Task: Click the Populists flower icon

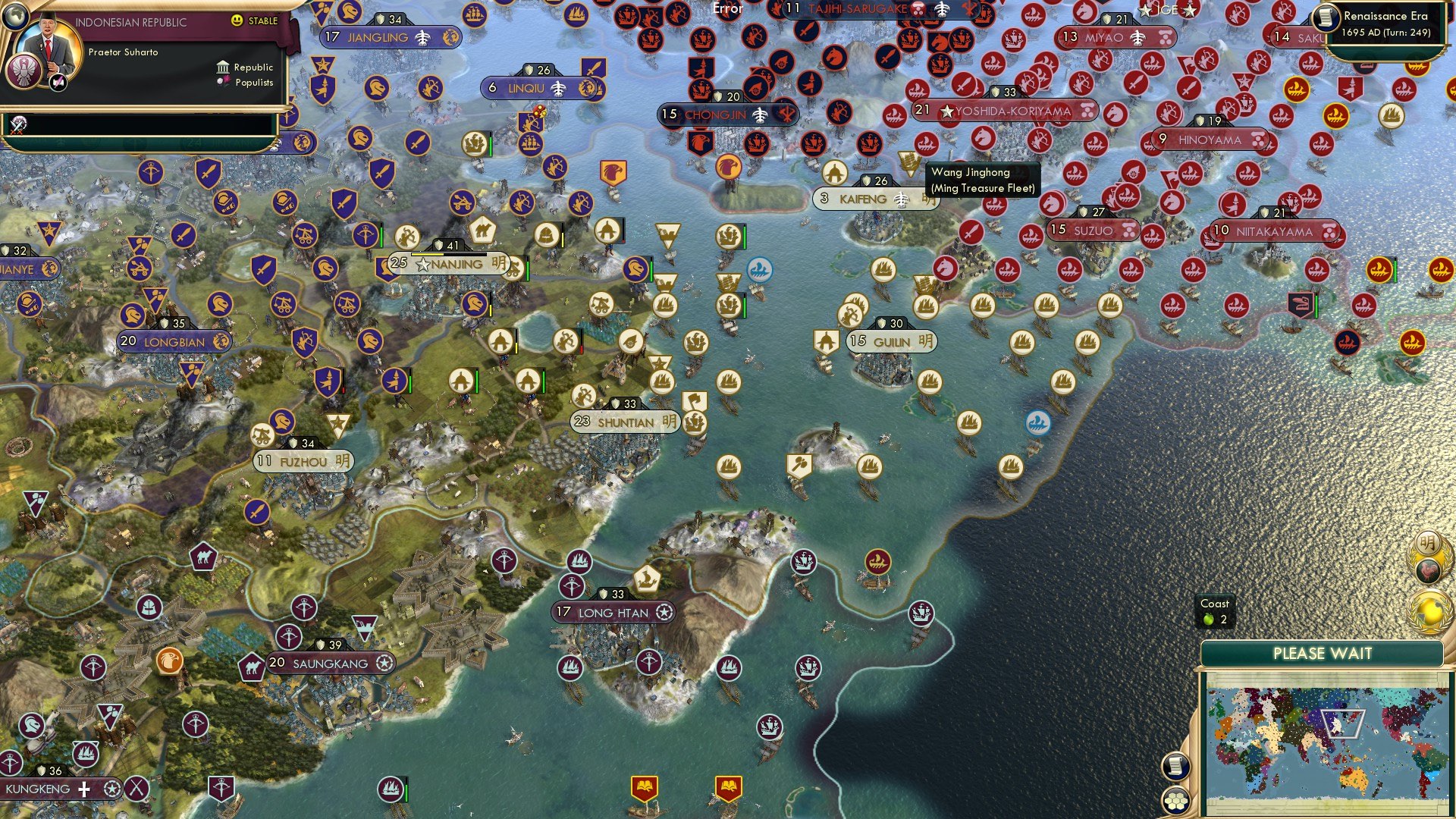Action: (x=224, y=82)
